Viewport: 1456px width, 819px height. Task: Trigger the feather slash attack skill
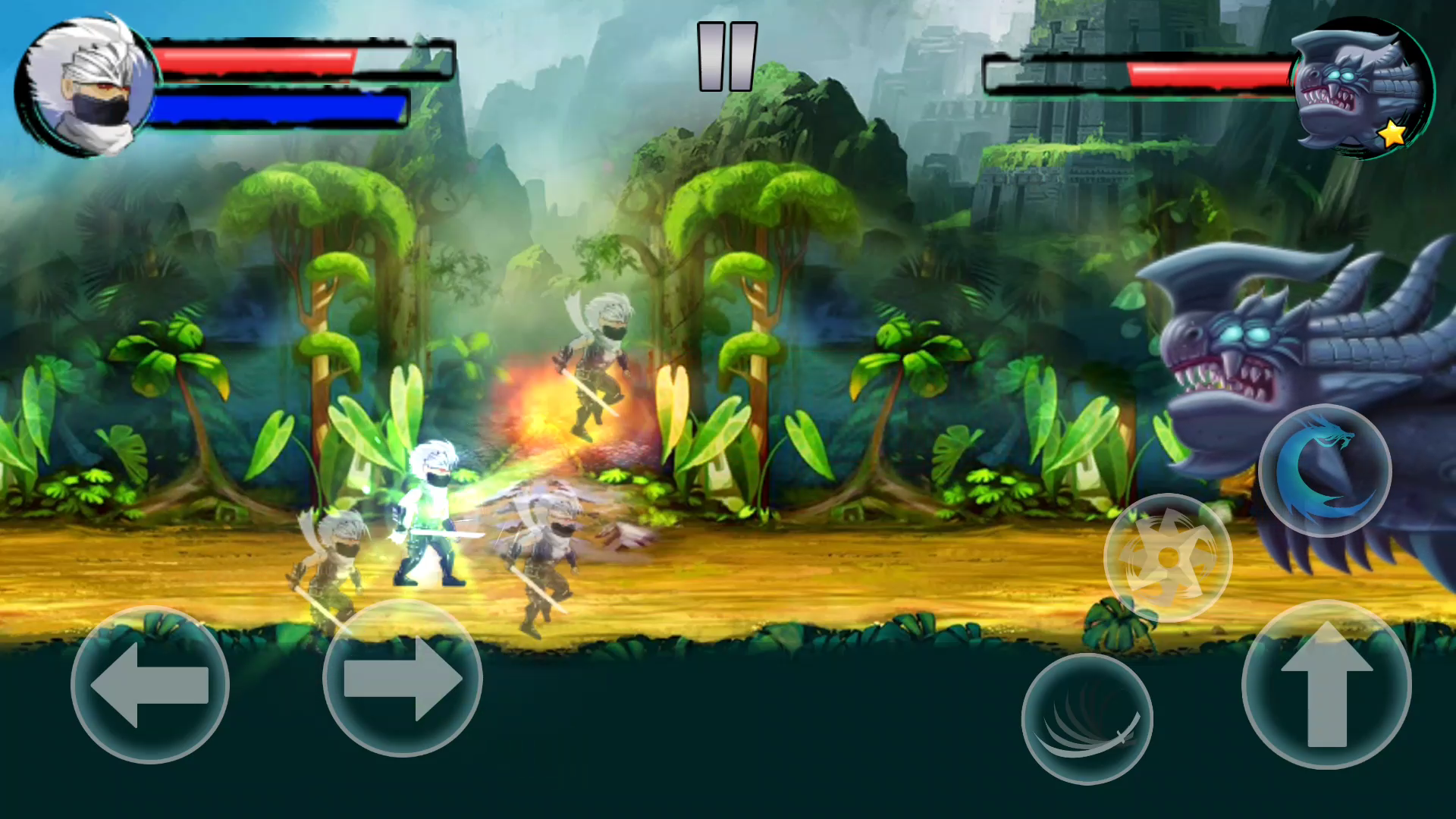point(1086,717)
